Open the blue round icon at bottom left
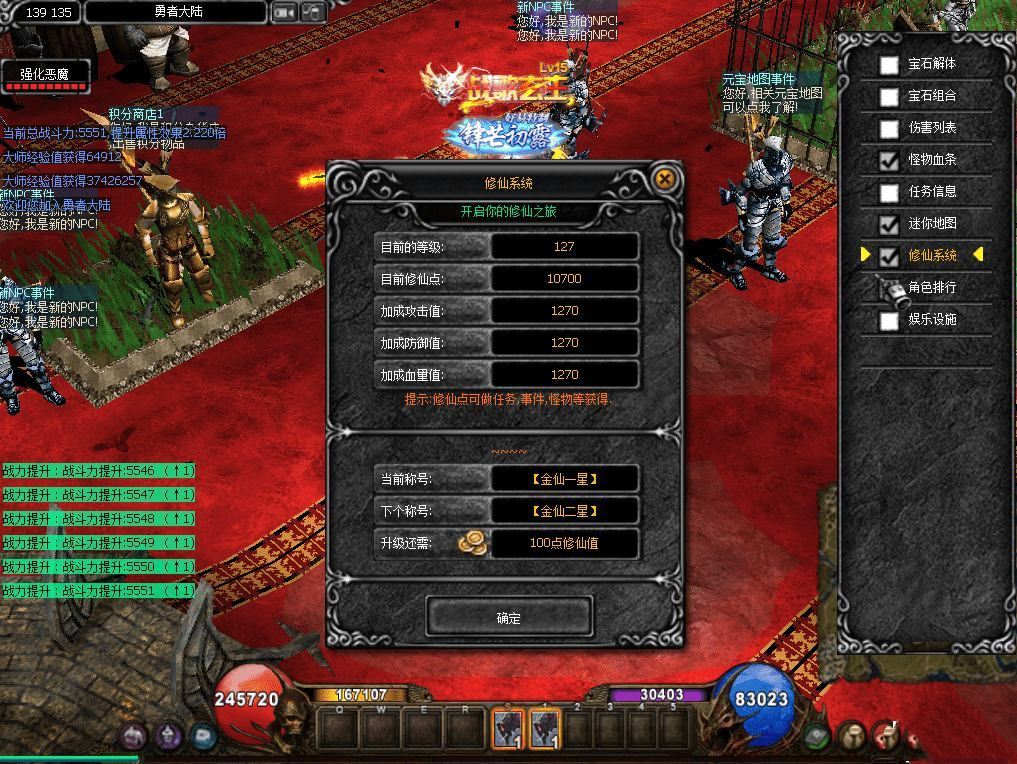This screenshot has width=1017, height=764. click(x=203, y=737)
